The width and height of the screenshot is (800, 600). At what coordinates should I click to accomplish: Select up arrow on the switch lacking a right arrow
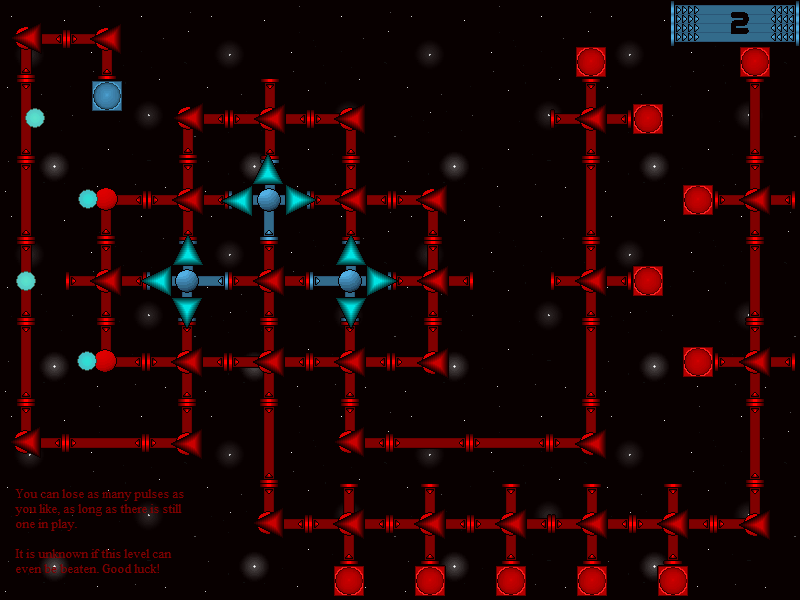tap(187, 251)
